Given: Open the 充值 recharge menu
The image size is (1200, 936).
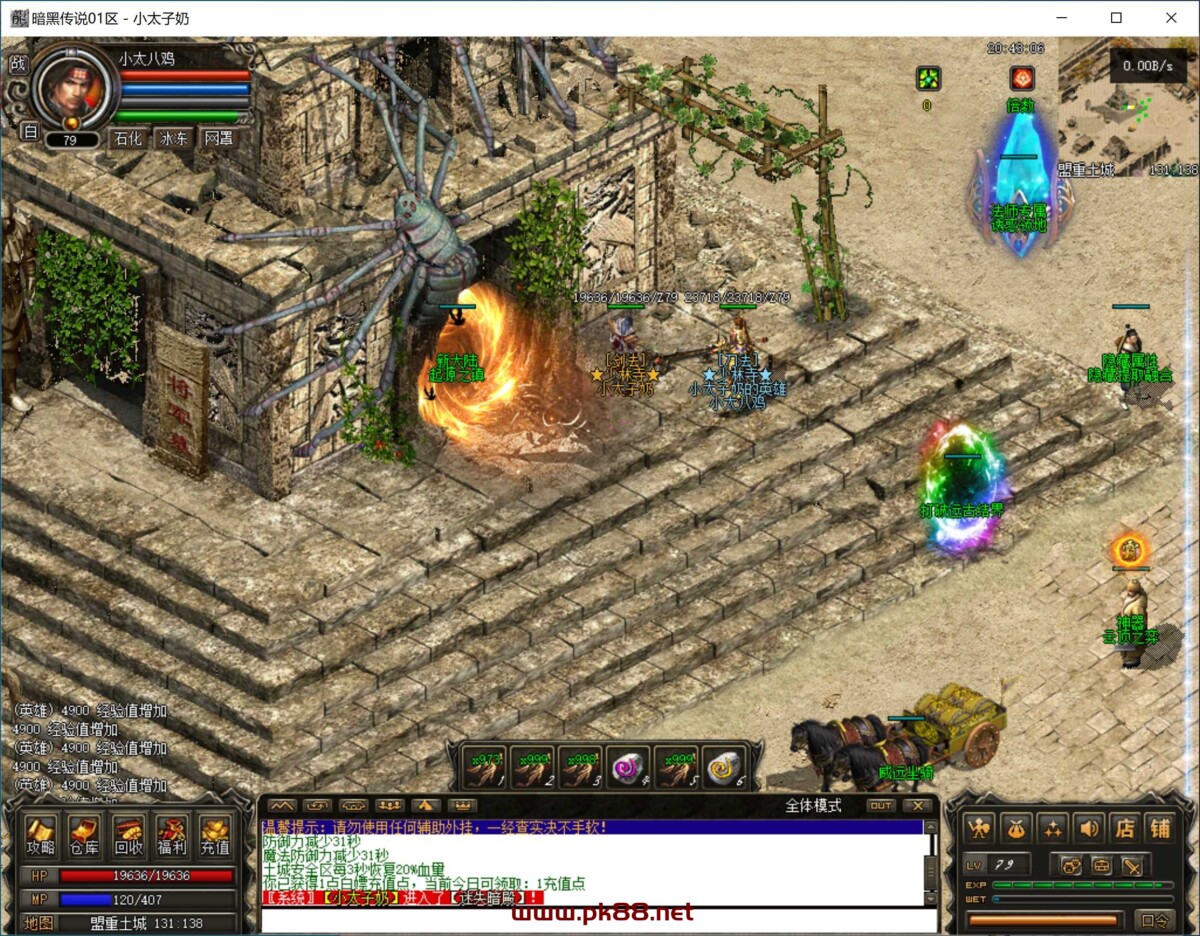Looking at the screenshot, I should click(x=215, y=837).
